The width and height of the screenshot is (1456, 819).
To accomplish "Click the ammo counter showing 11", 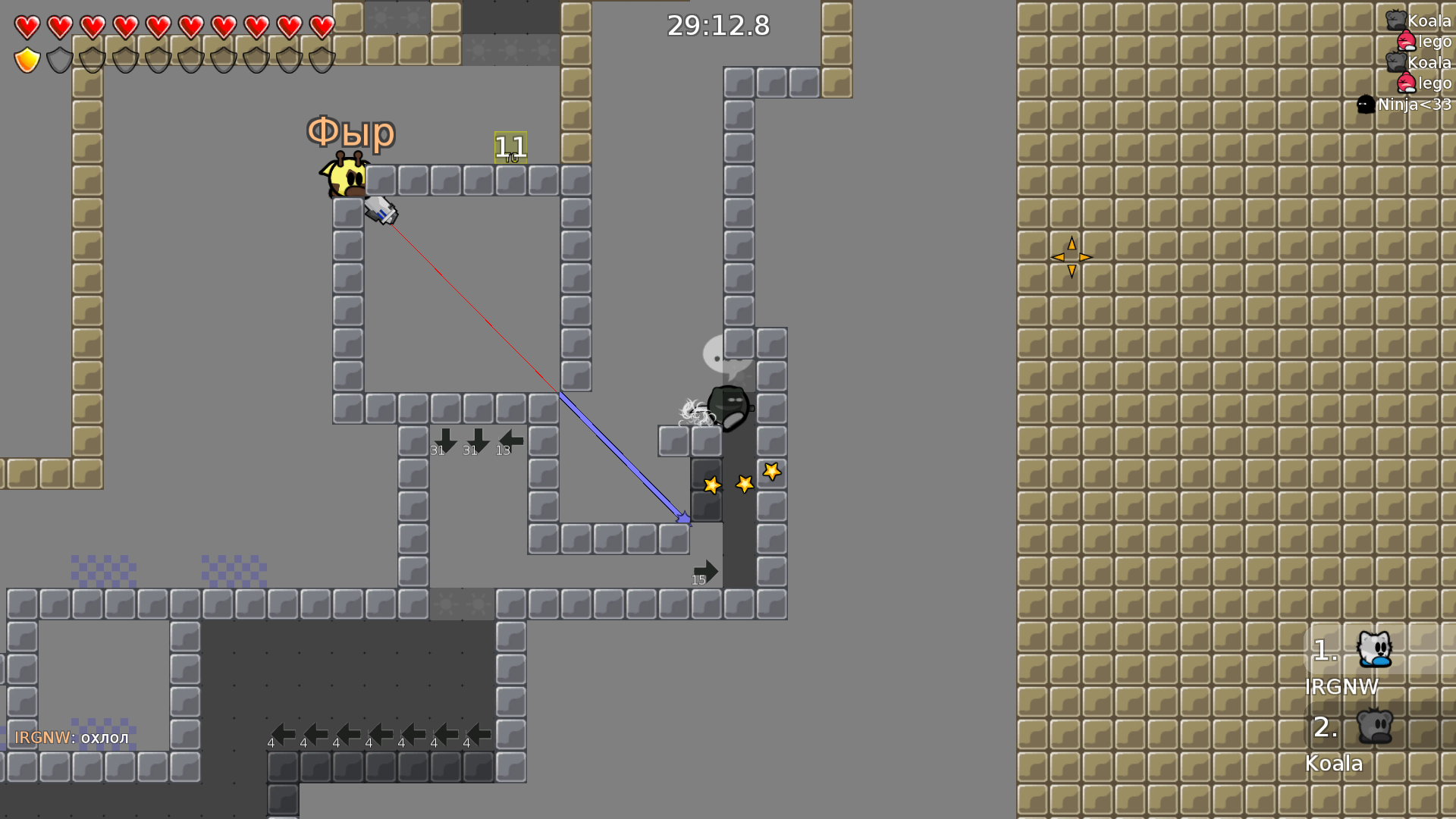I will tap(510, 147).
